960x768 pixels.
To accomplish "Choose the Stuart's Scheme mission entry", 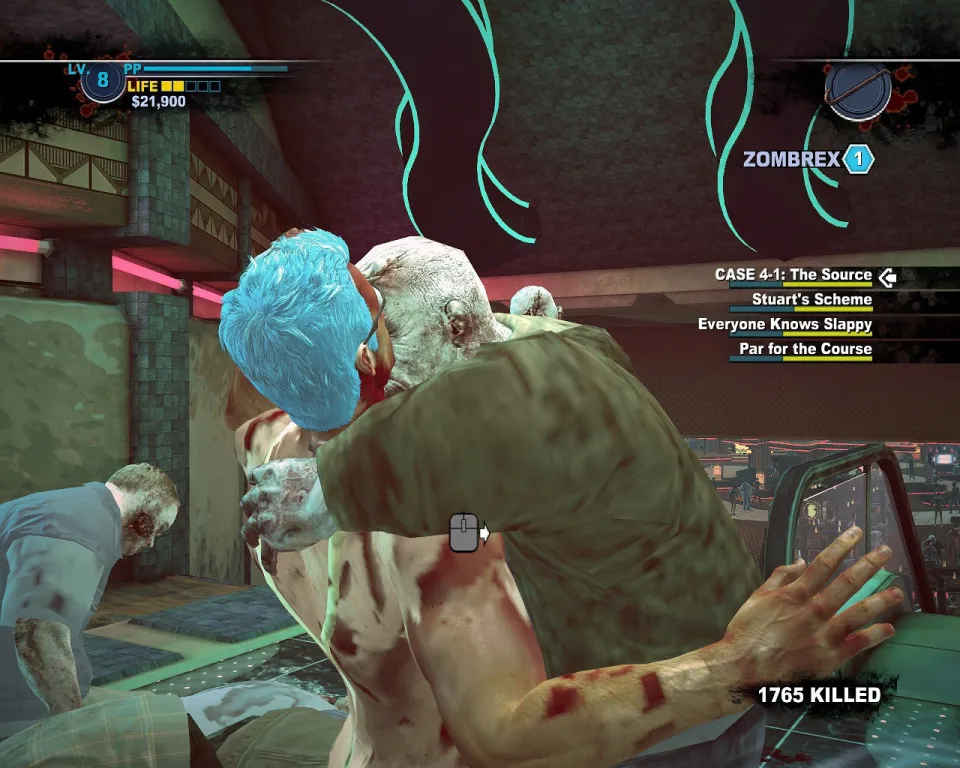I will coord(811,300).
